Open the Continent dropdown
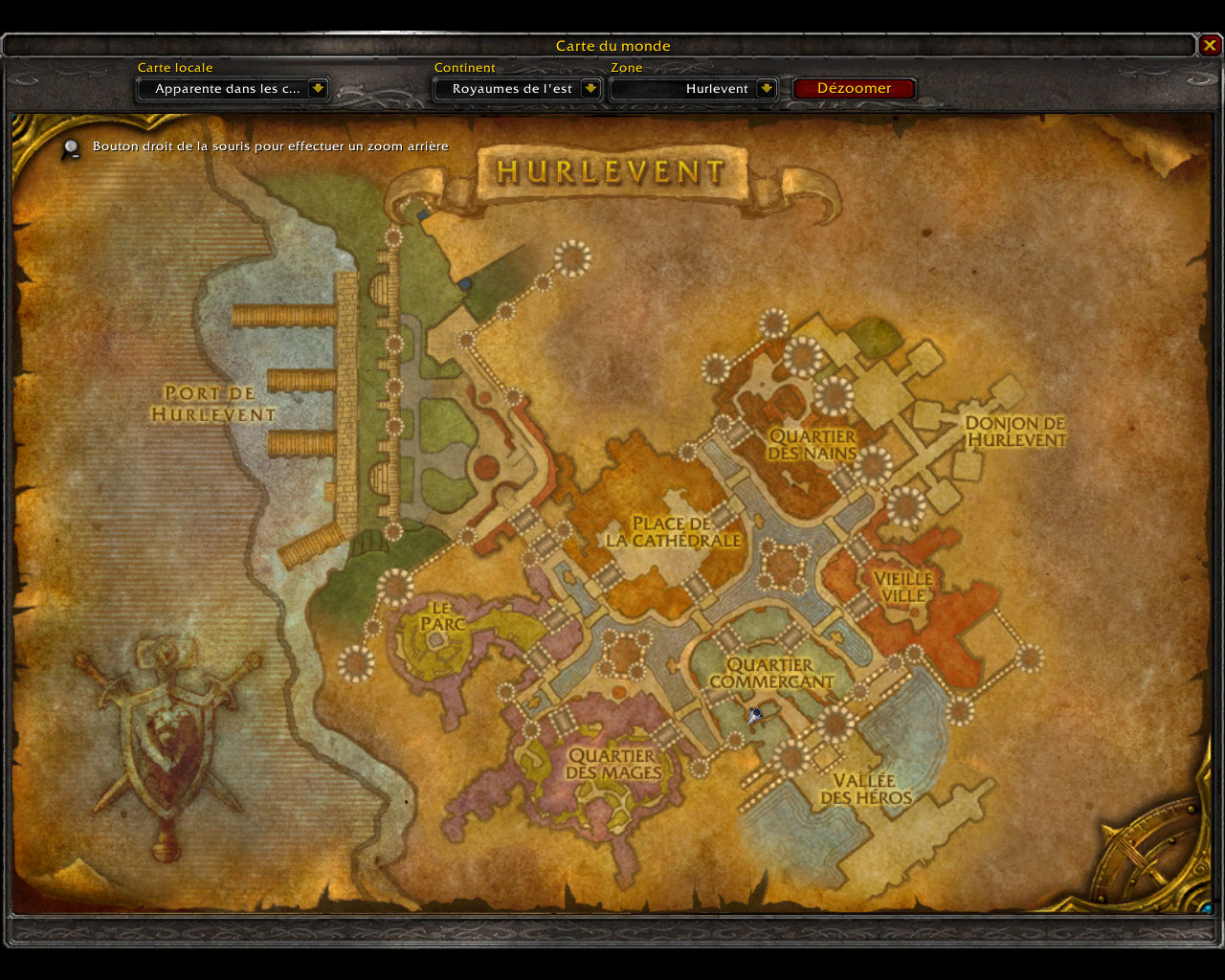The image size is (1225, 980). [x=590, y=89]
